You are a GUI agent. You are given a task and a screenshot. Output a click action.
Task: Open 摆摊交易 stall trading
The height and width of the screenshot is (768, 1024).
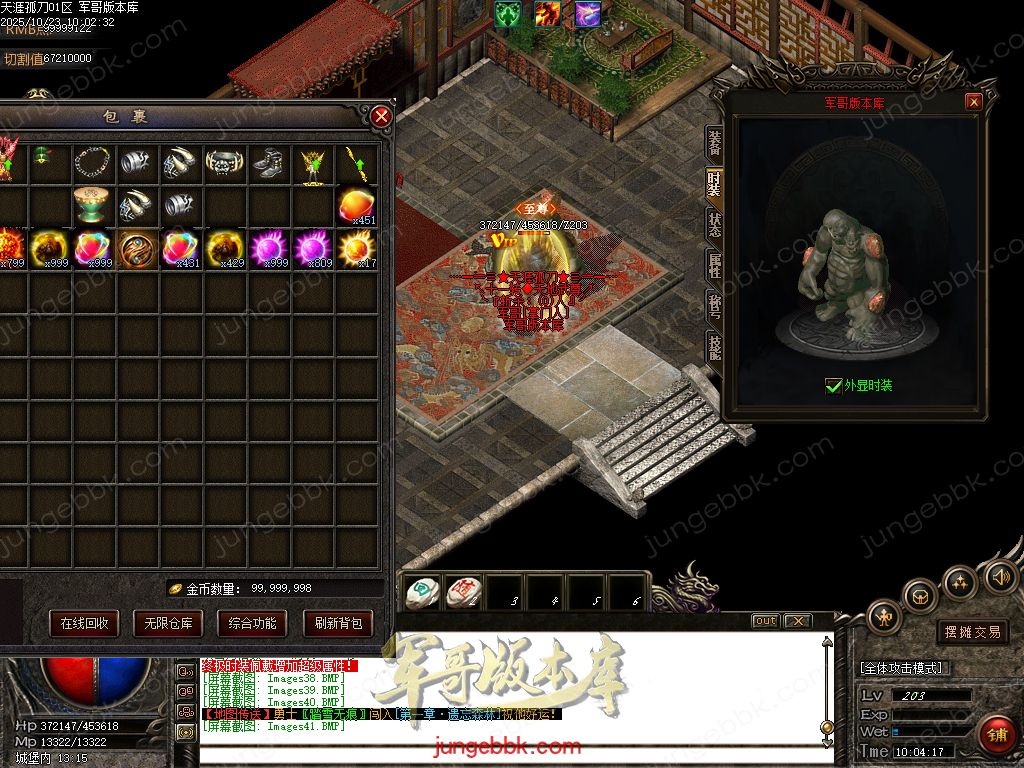pos(973,632)
